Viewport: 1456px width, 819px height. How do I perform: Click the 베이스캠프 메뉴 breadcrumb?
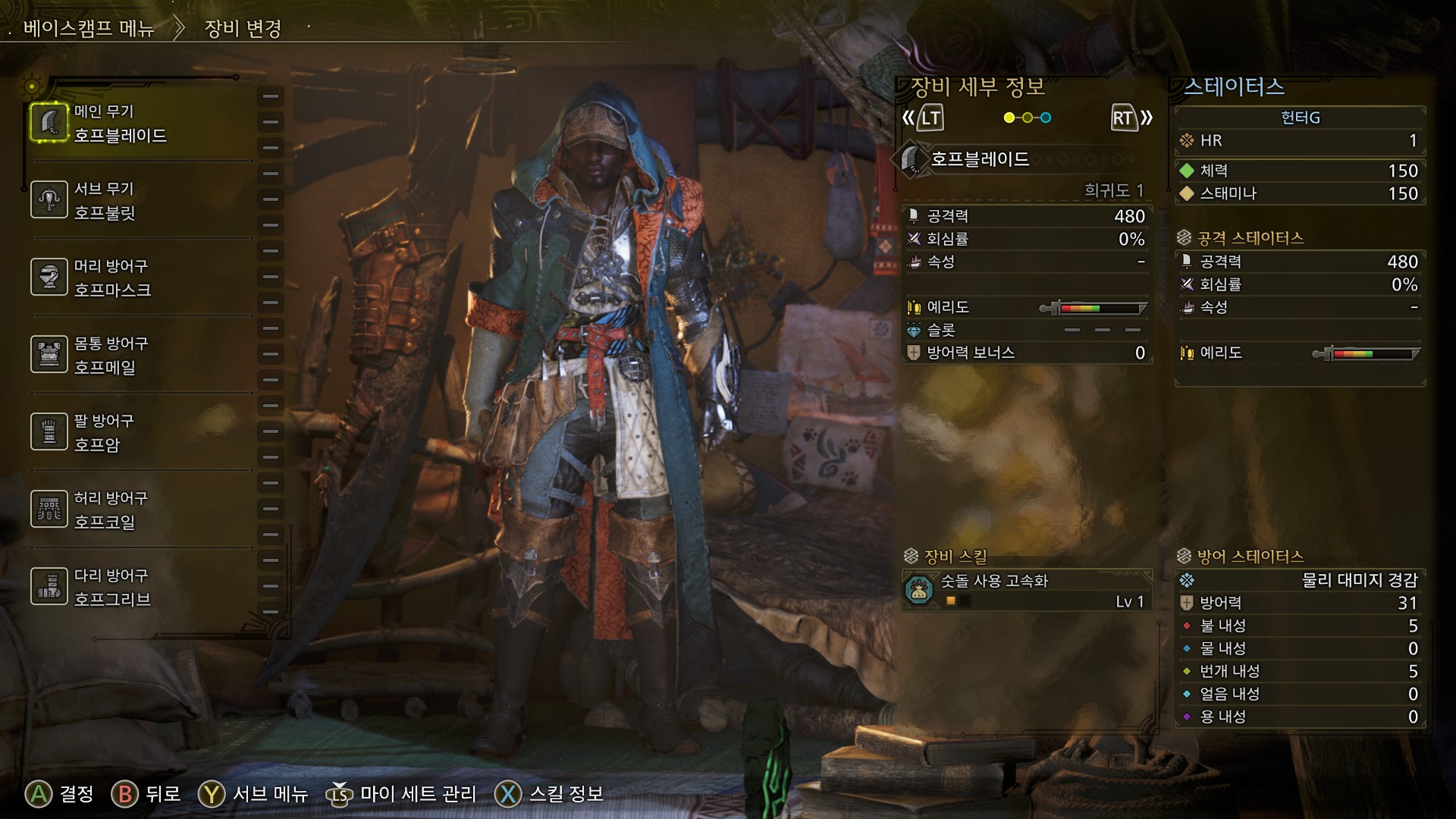pos(89,29)
